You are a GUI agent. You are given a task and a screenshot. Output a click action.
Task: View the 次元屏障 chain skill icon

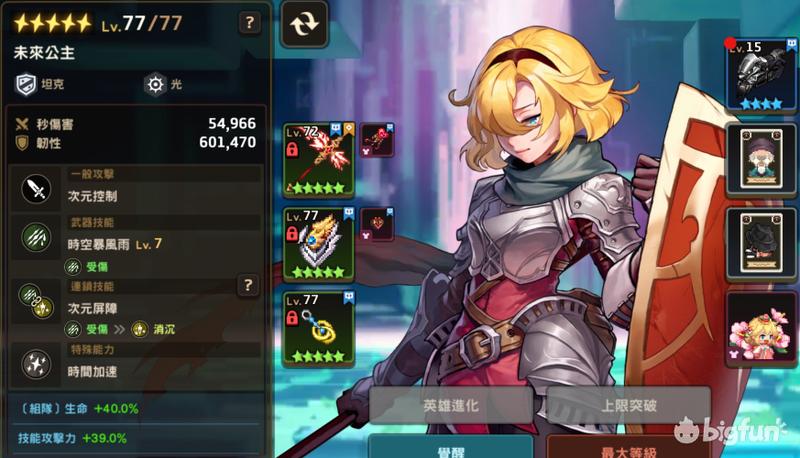[x=37, y=300]
